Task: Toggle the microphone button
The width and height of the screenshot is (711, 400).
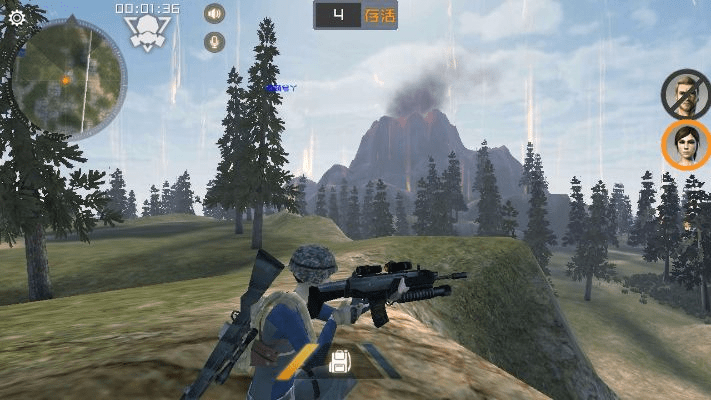Action: [214, 42]
